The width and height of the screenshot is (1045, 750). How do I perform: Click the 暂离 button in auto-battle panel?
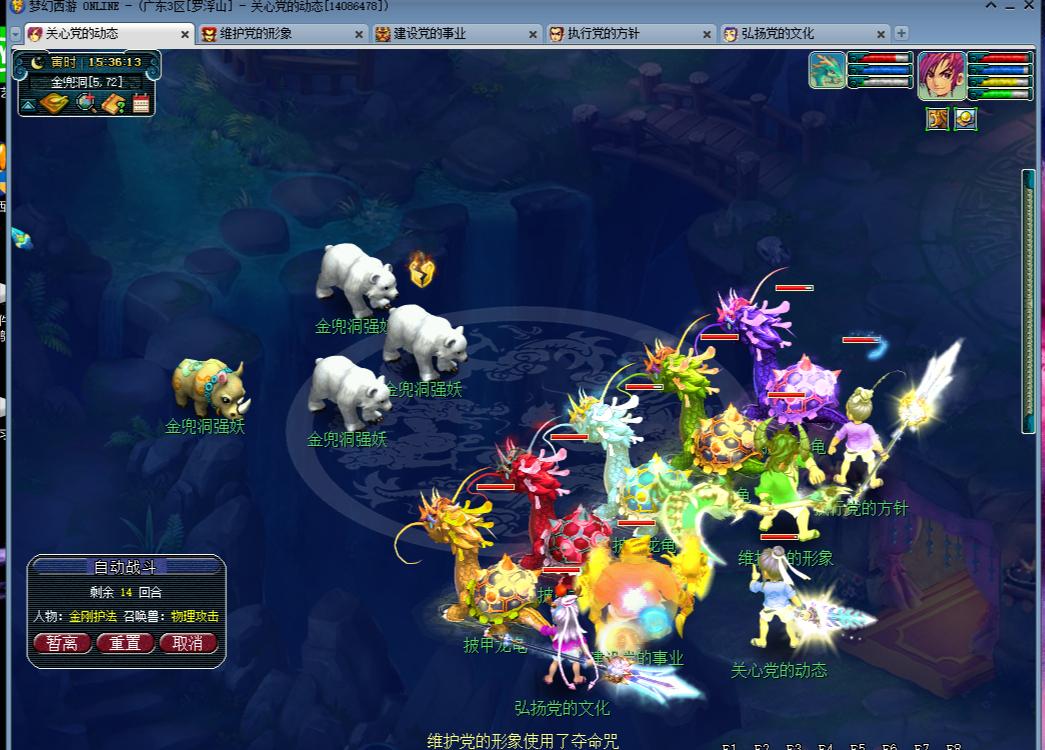click(x=62, y=643)
